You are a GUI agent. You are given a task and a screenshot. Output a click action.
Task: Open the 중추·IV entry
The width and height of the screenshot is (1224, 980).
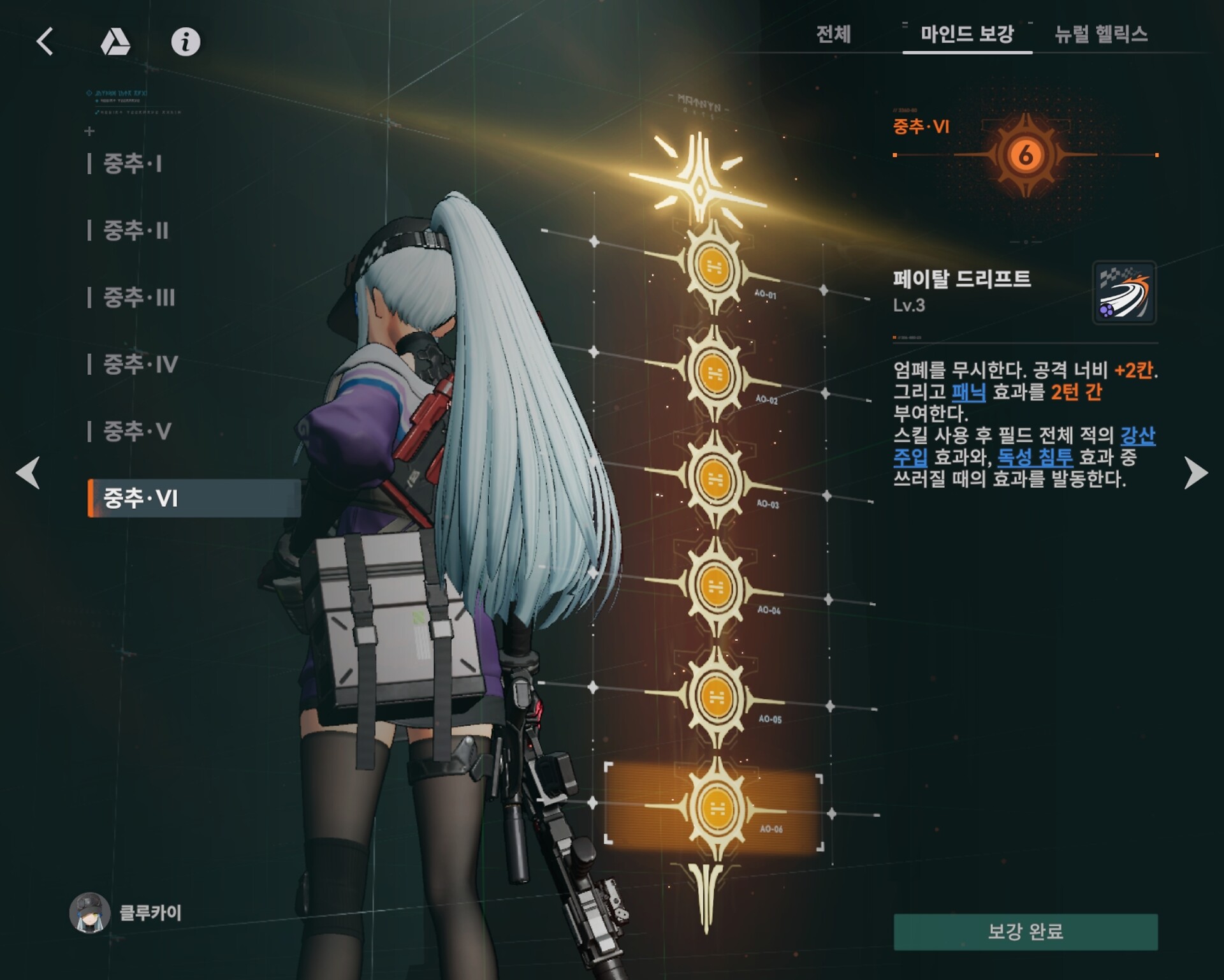point(140,365)
